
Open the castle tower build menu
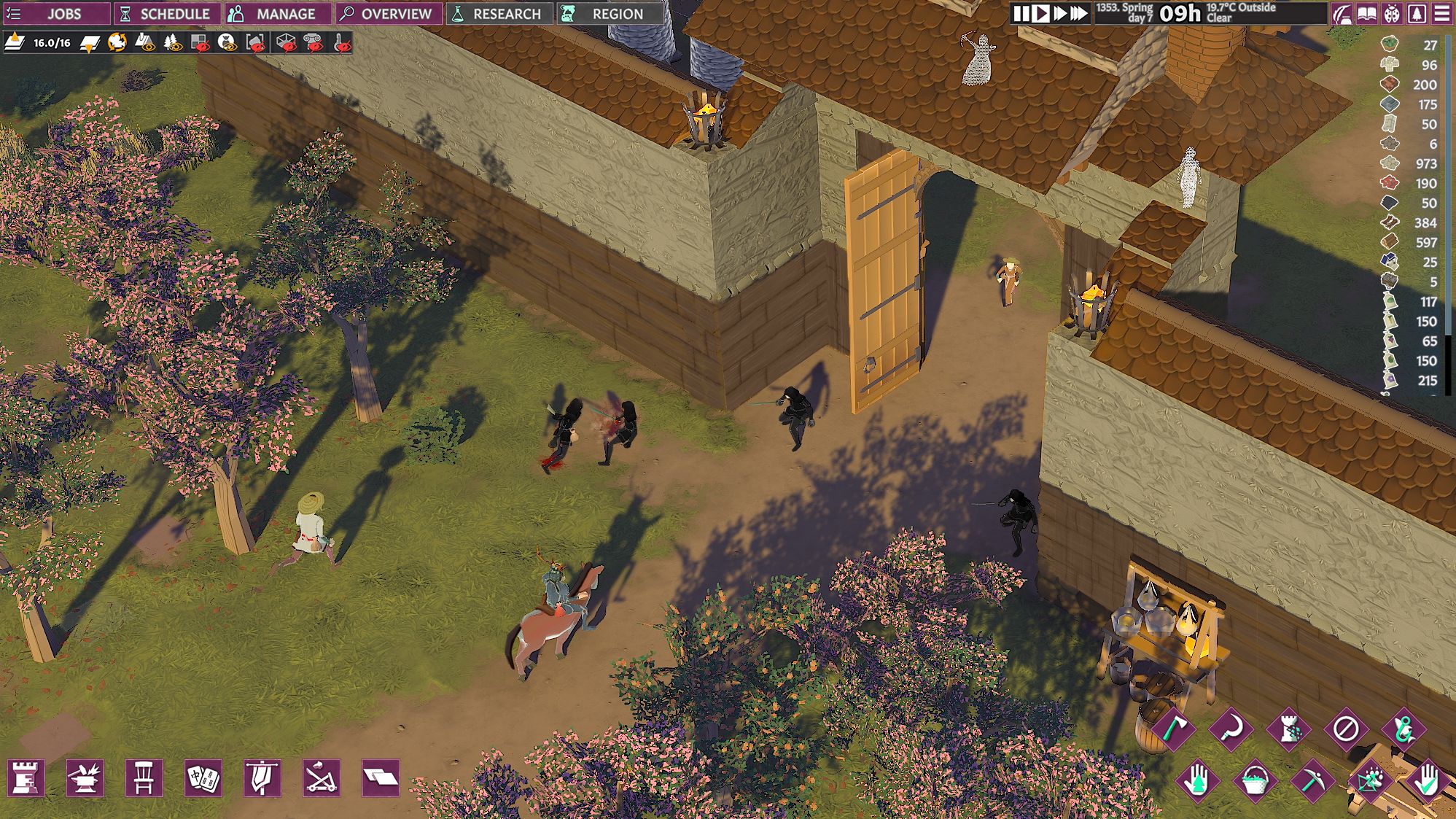26,778
